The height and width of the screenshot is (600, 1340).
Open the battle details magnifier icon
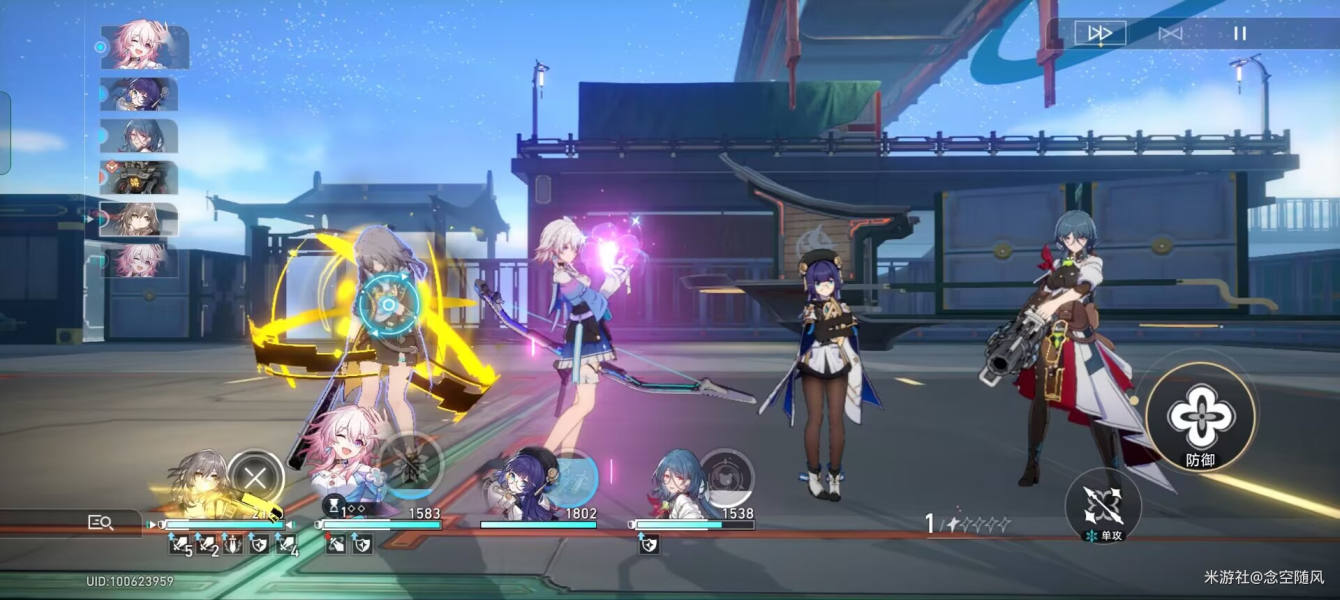(100, 521)
